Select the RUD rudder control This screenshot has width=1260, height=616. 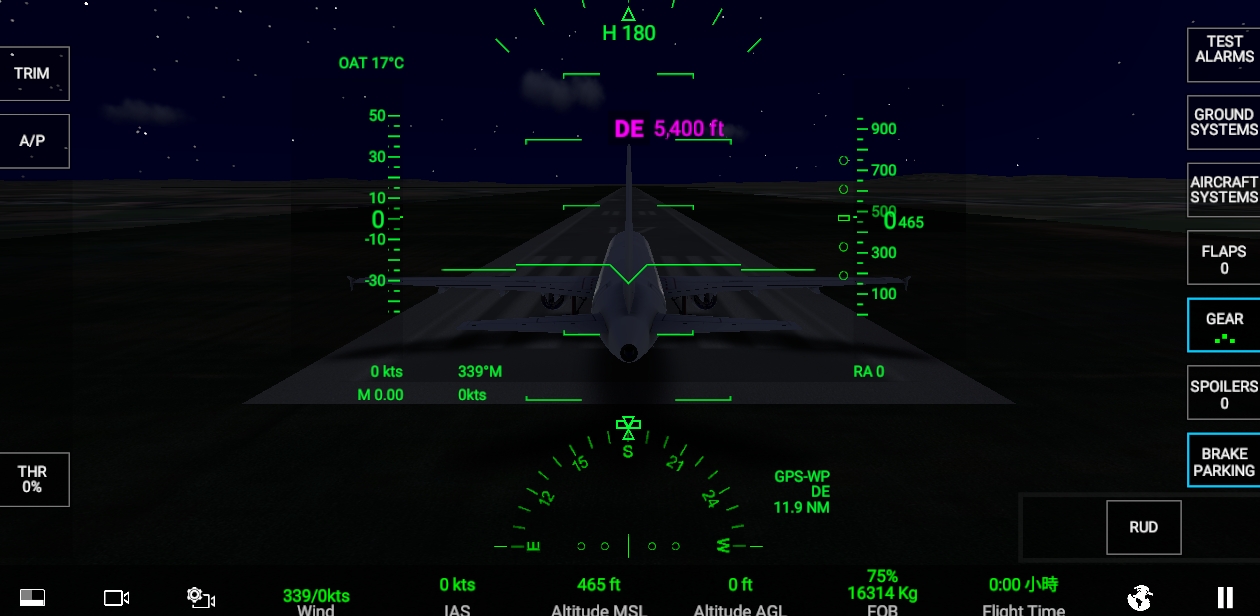pos(1143,527)
